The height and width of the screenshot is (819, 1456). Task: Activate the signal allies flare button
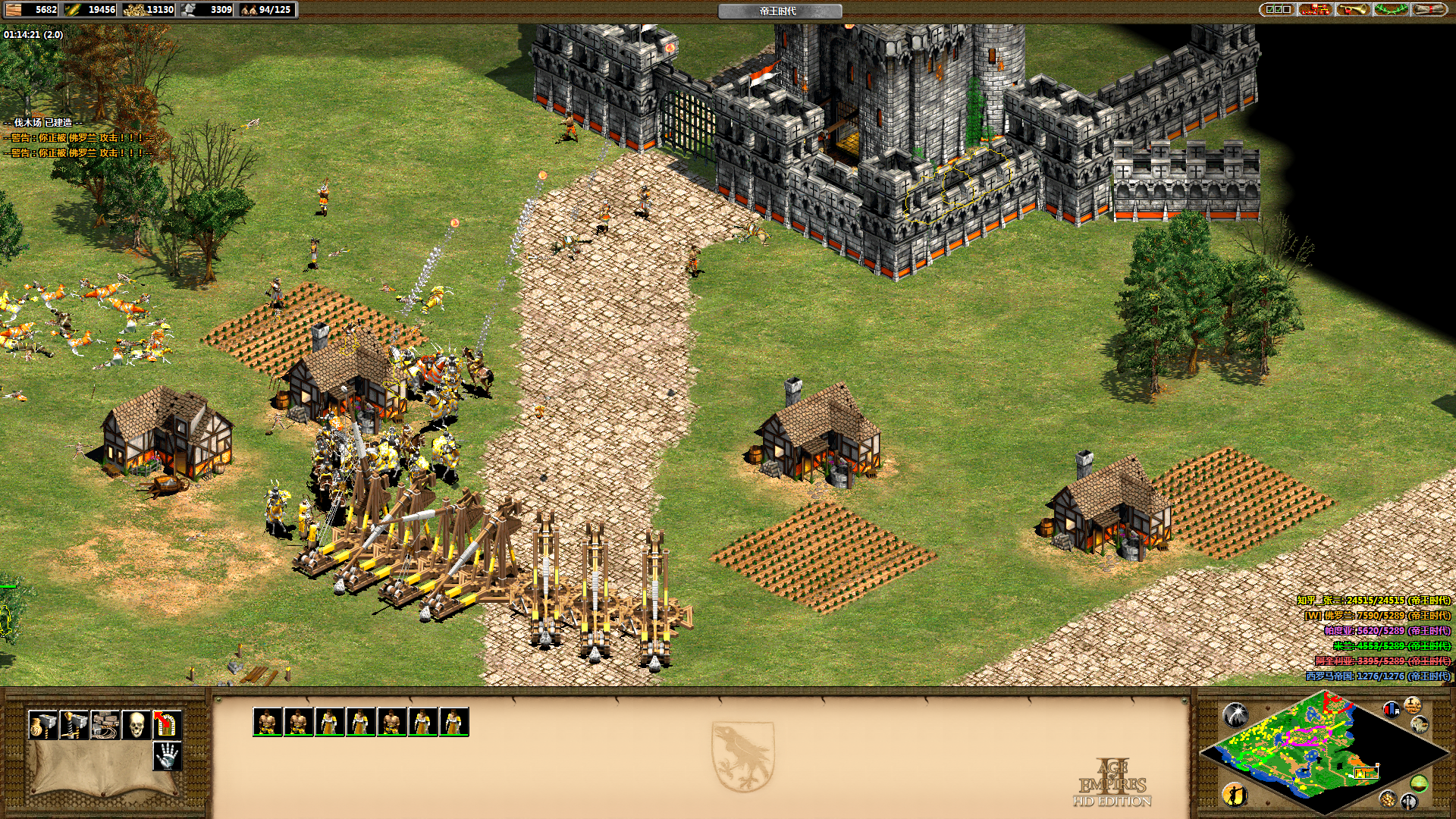pos(1235,714)
